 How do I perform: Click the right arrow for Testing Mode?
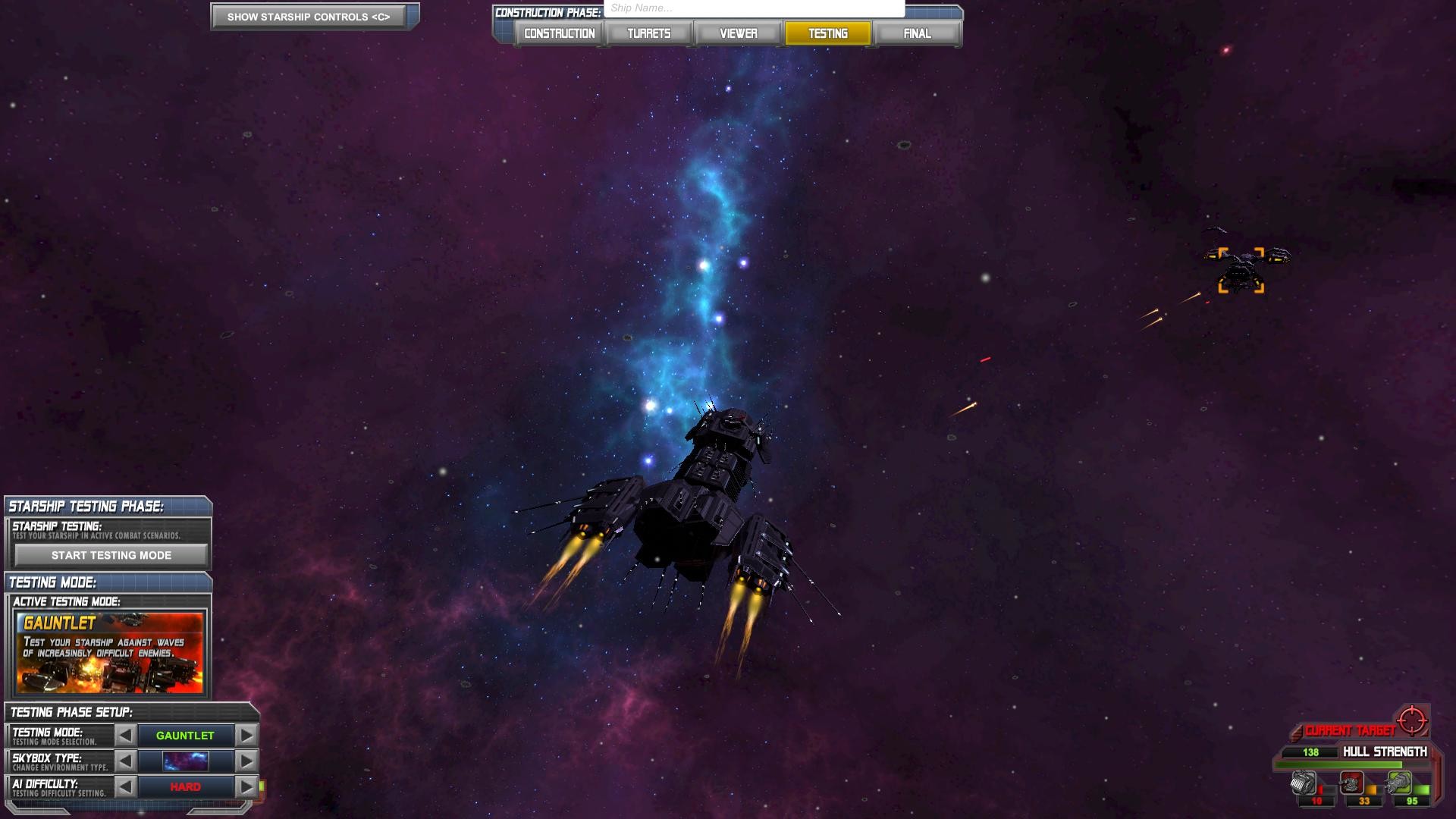245,735
